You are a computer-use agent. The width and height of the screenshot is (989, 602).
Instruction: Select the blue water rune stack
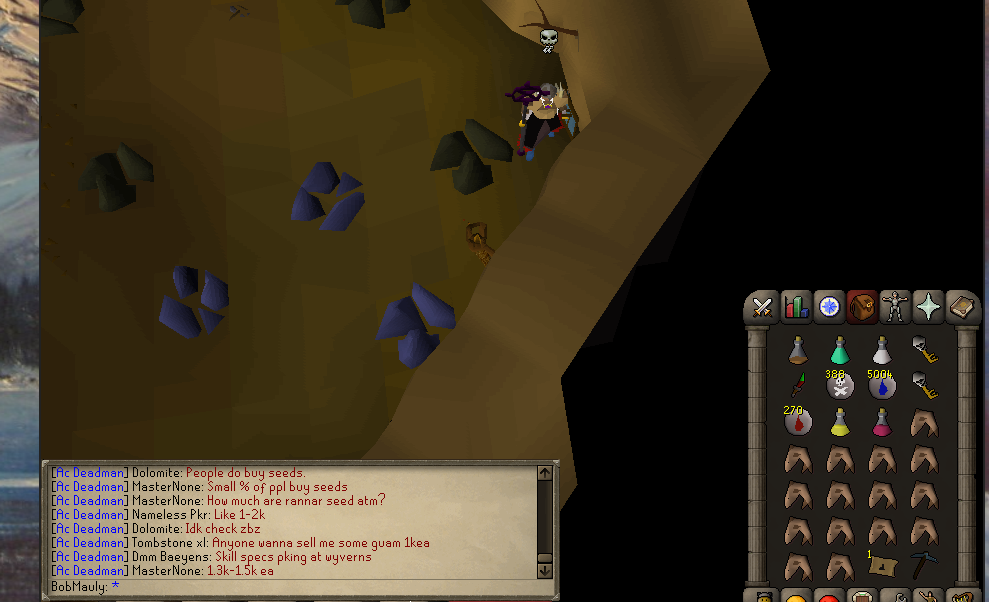tap(881, 386)
